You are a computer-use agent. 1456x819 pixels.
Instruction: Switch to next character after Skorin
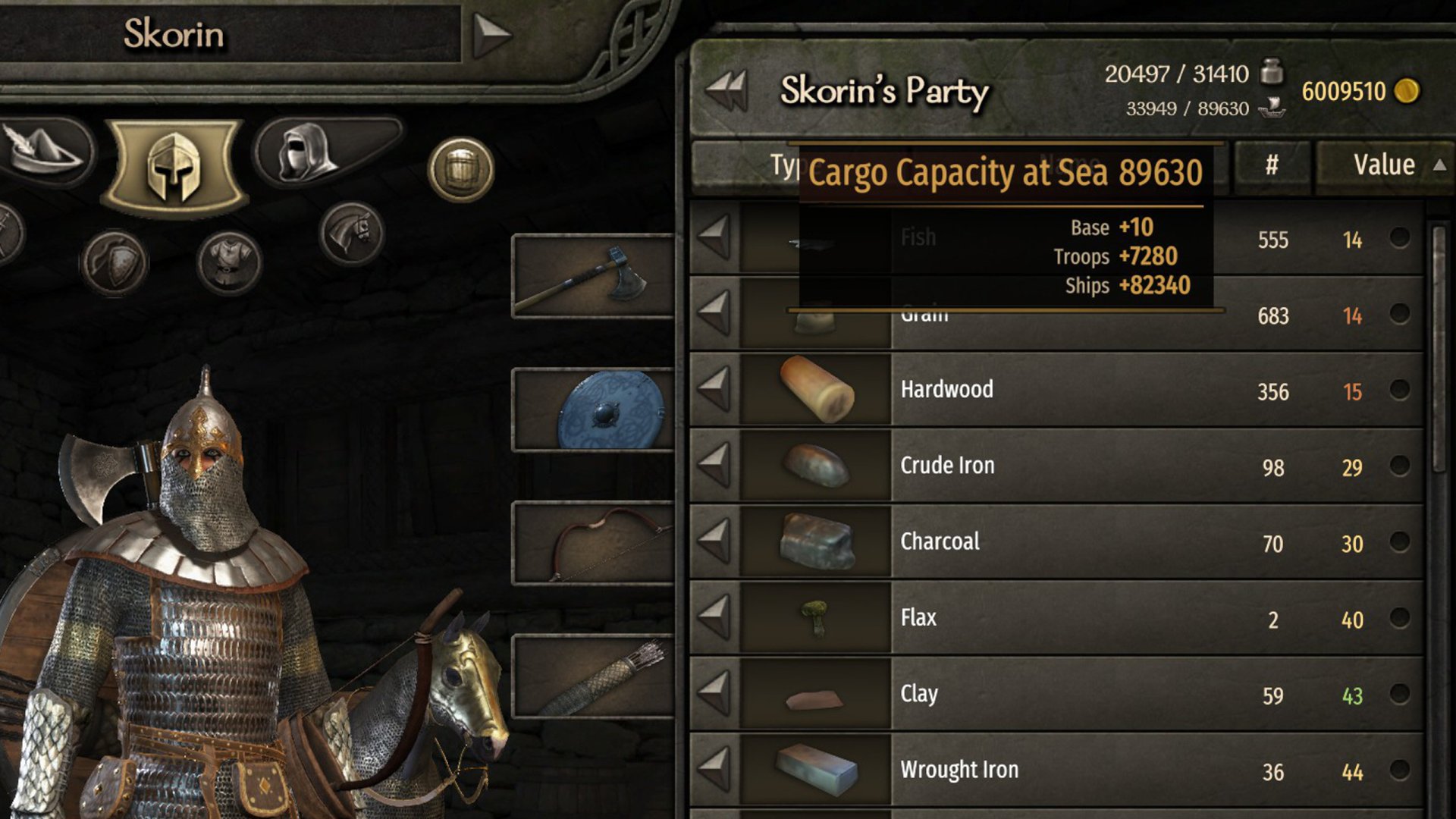tap(491, 34)
